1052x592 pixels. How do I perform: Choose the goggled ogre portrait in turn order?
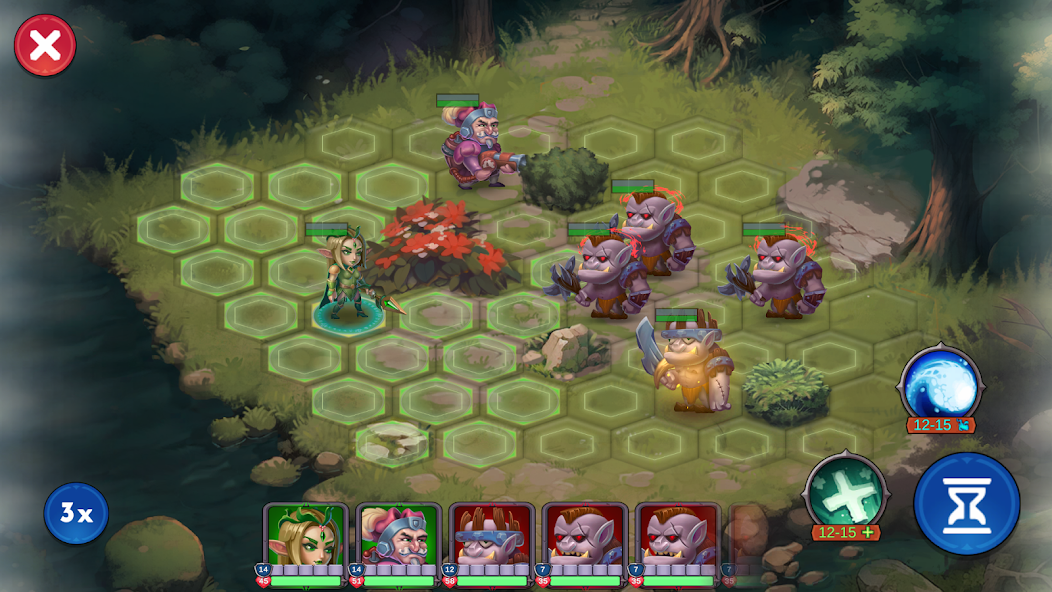pyautogui.click(x=491, y=538)
